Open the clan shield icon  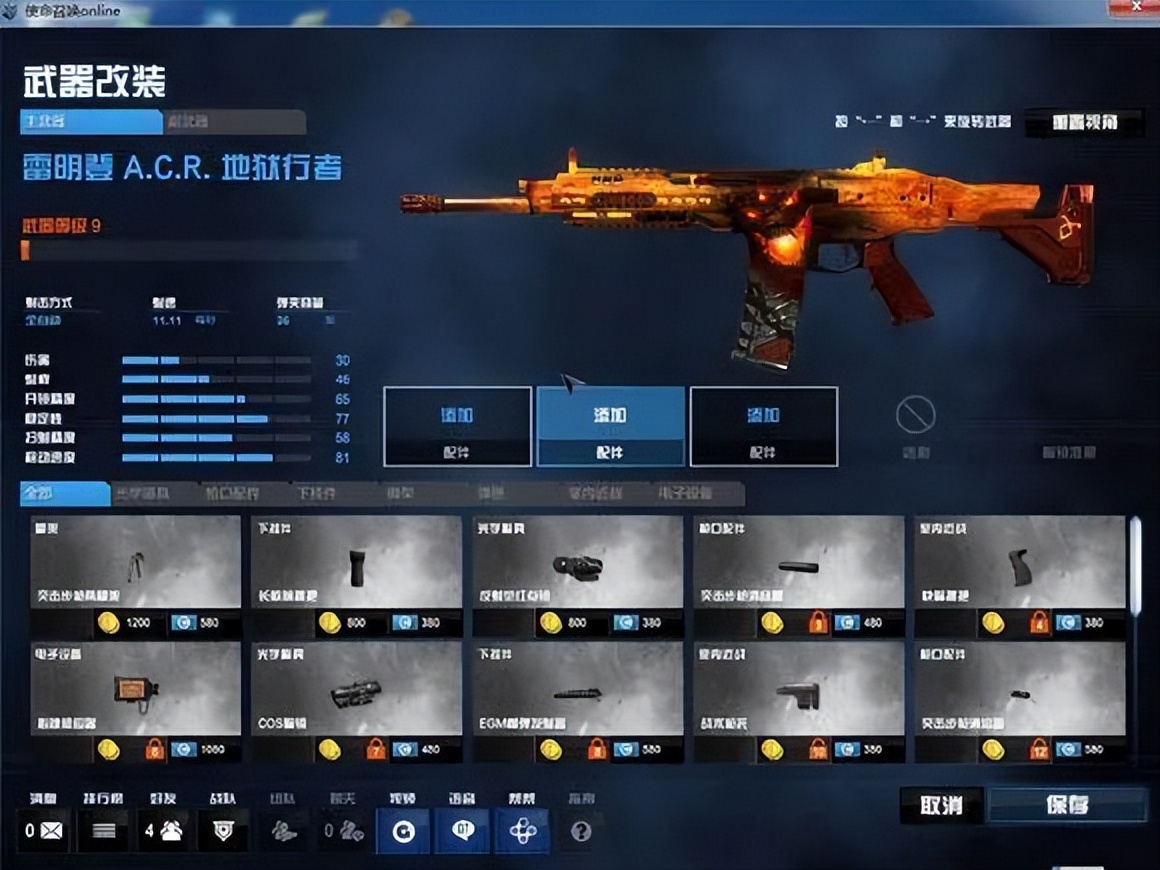click(223, 830)
